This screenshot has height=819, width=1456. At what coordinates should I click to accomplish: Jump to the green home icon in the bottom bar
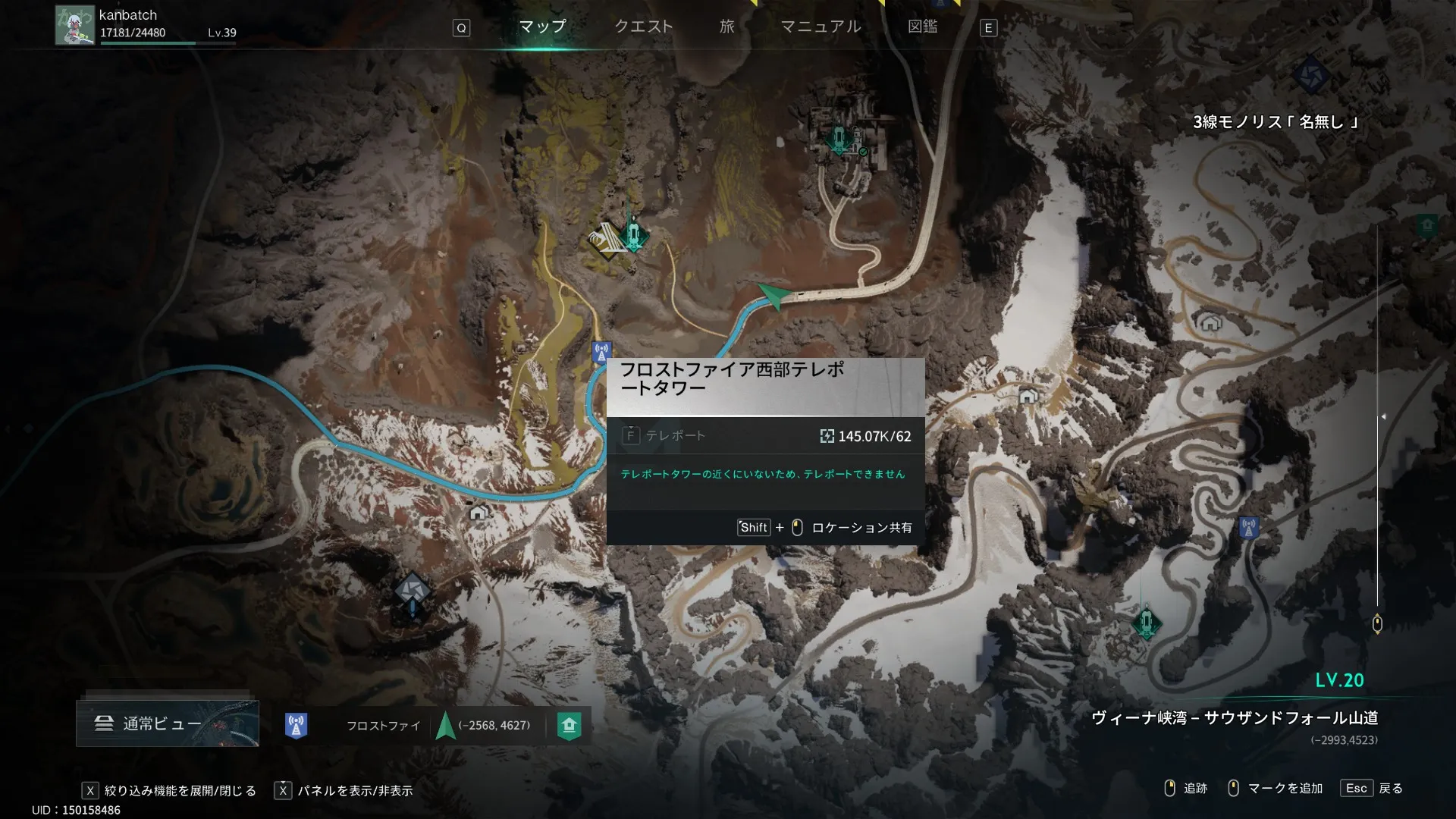coord(569,725)
